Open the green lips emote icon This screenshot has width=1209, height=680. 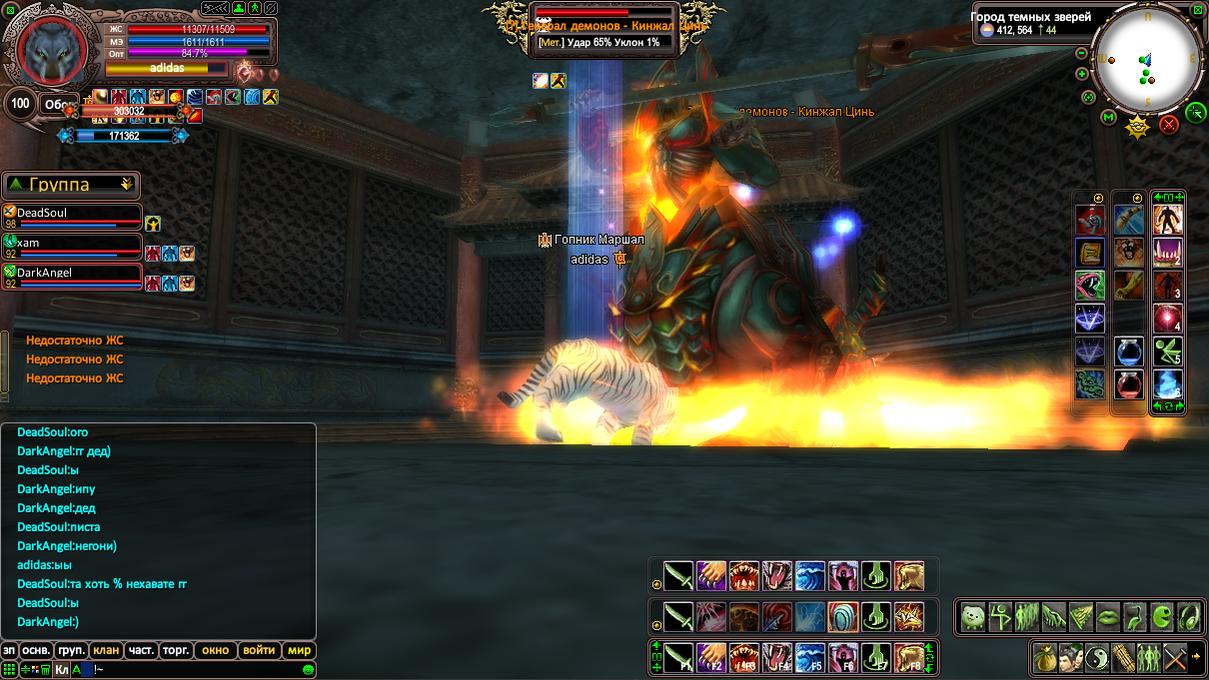point(1108,617)
